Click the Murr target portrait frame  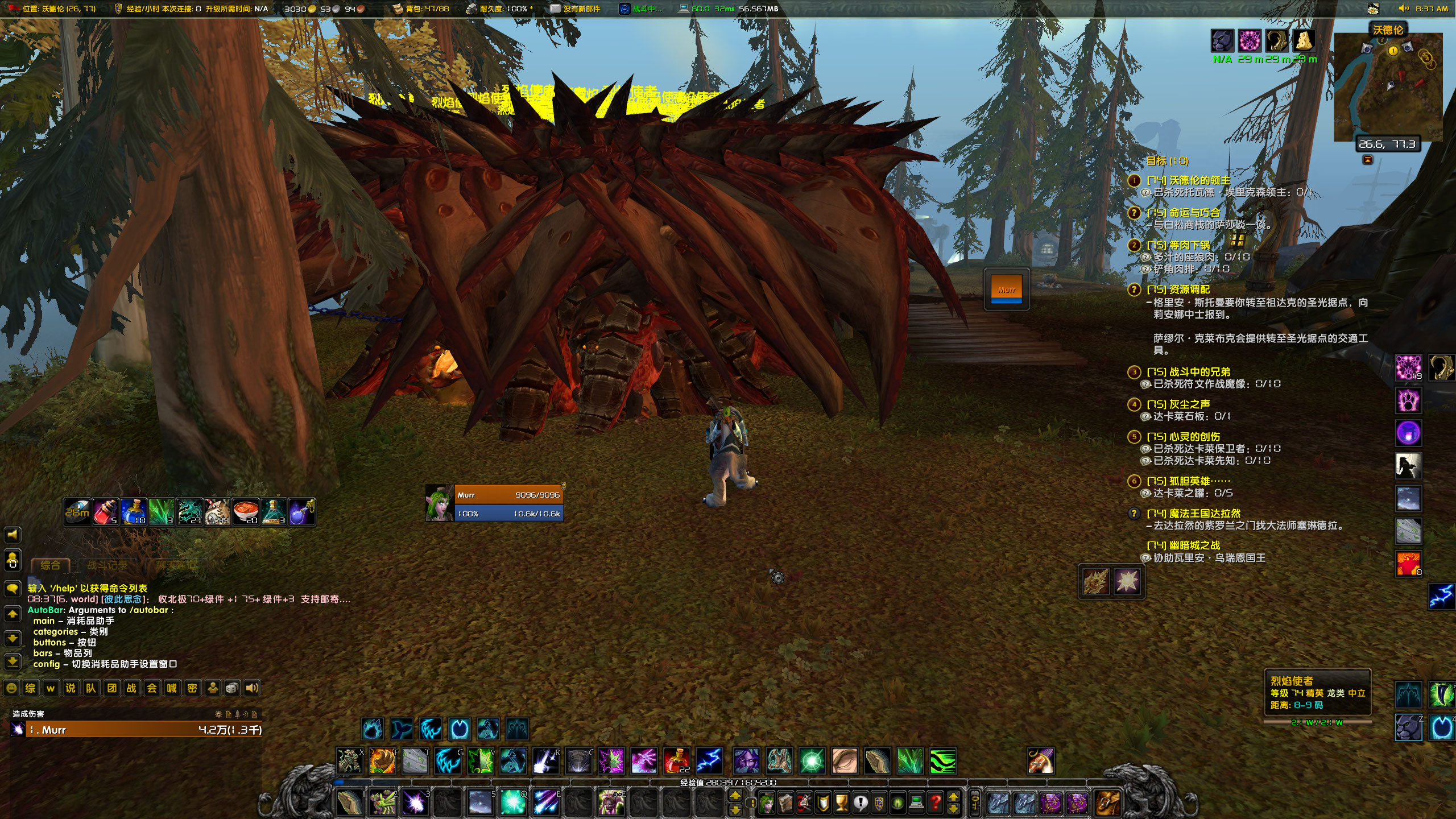438,503
